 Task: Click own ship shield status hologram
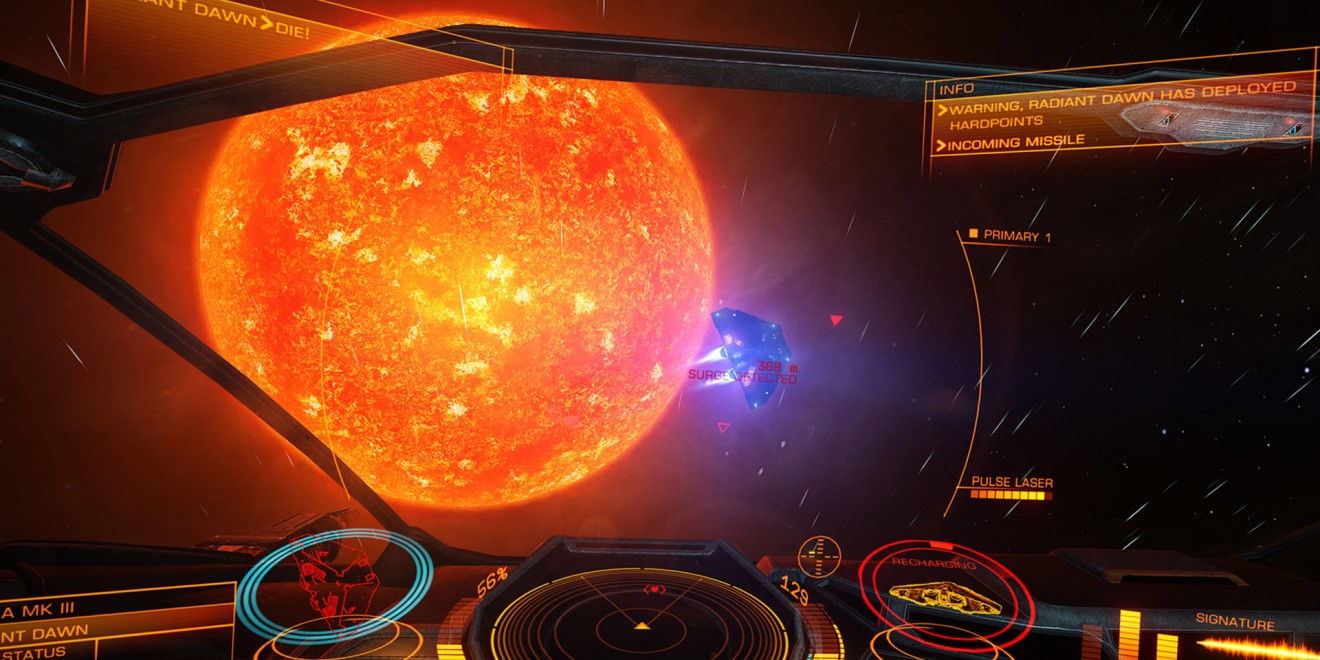[945, 596]
